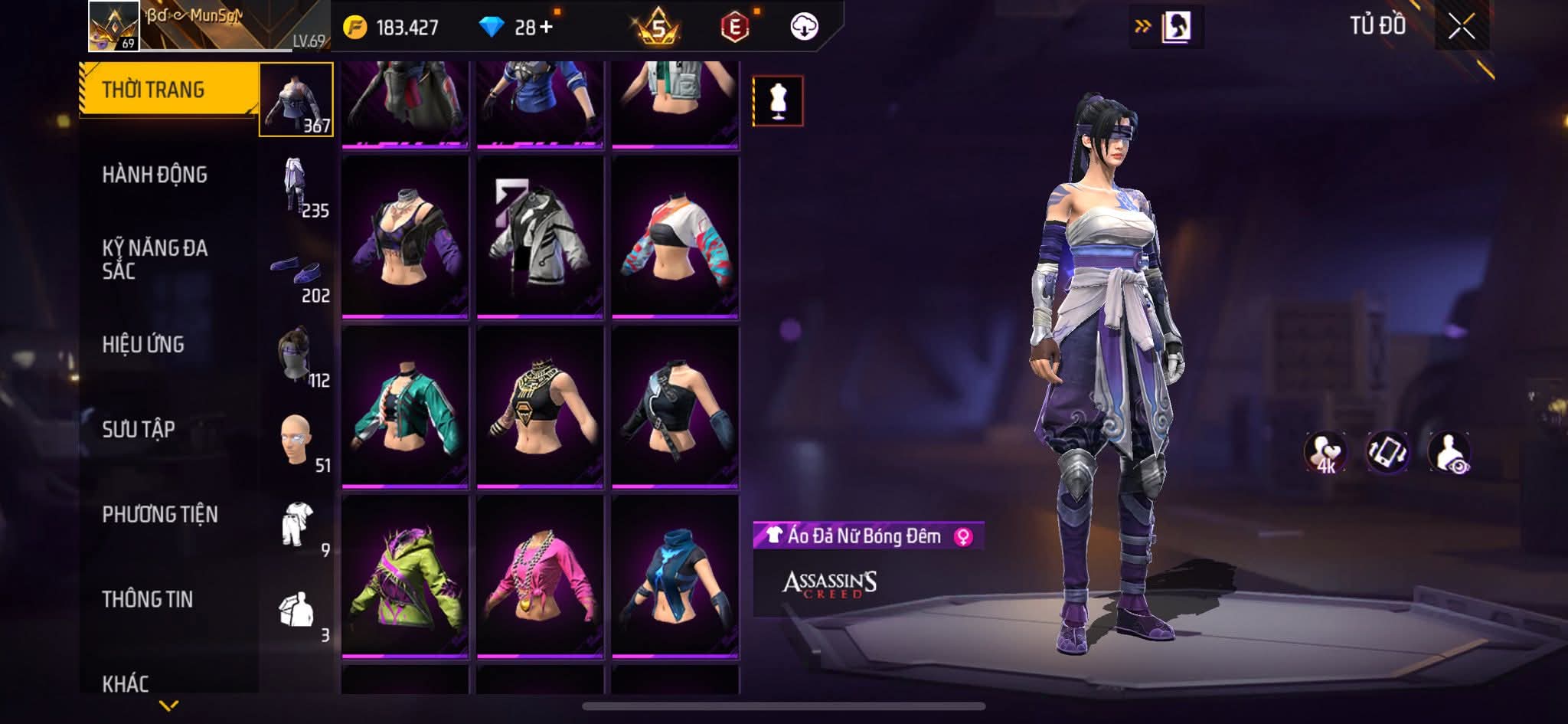Choose the purple-sleeved black jacket top
This screenshot has width=1568, height=724.
coord(405,237)
